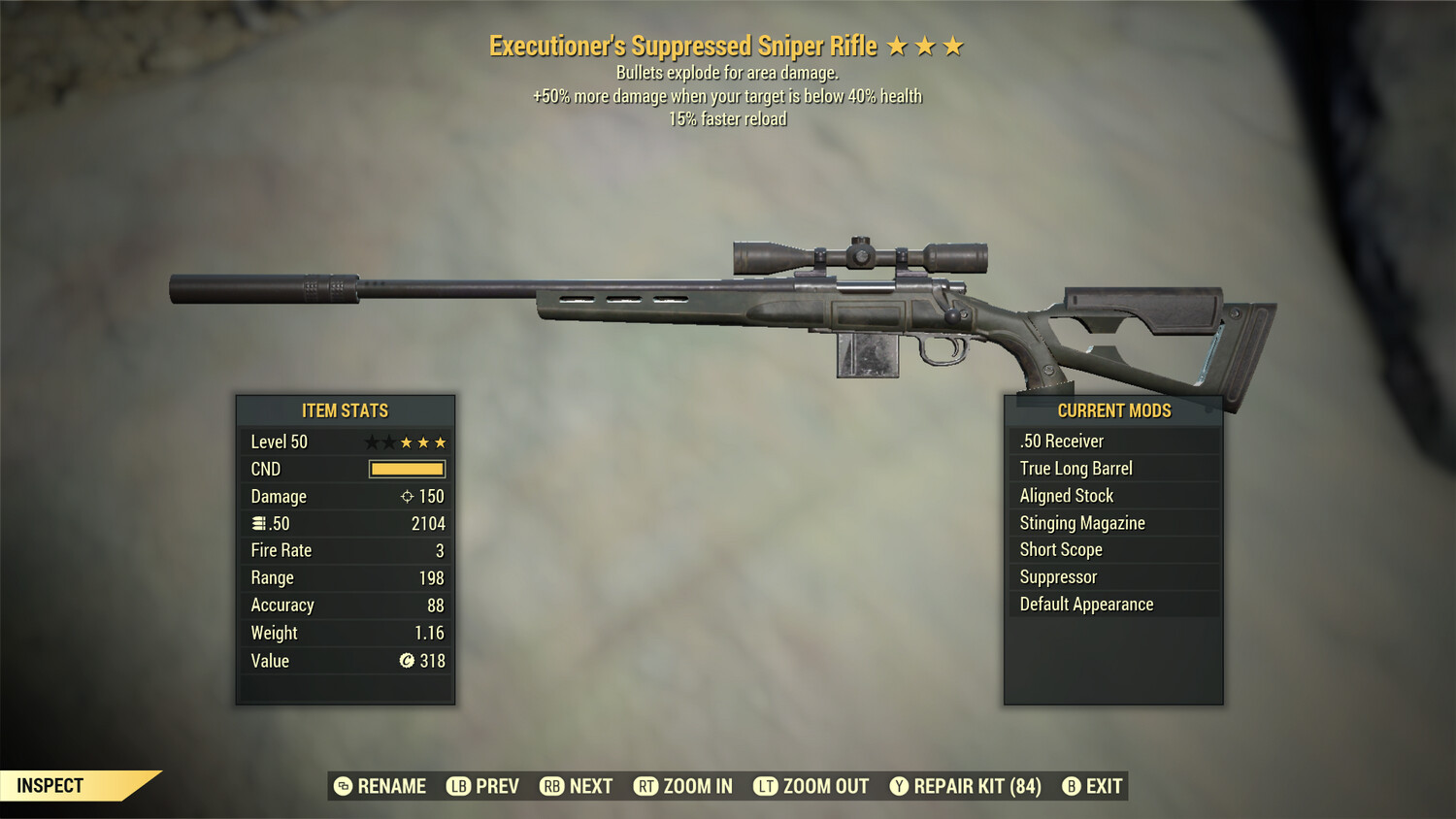Expand the Current Mods panel header
The image size is (1456, 819).
(1113, 410)
